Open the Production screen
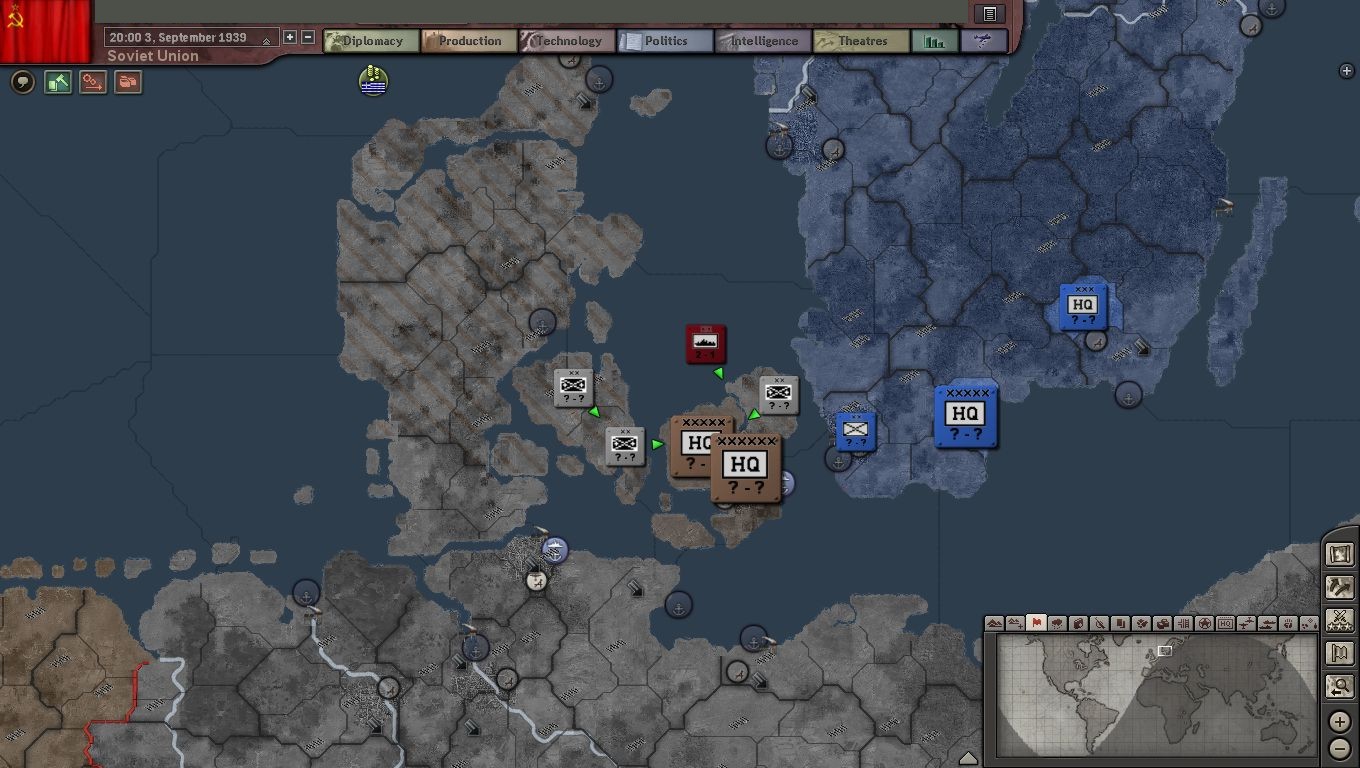This screenshot has height=768, width=1360. [x=468, y=41]
